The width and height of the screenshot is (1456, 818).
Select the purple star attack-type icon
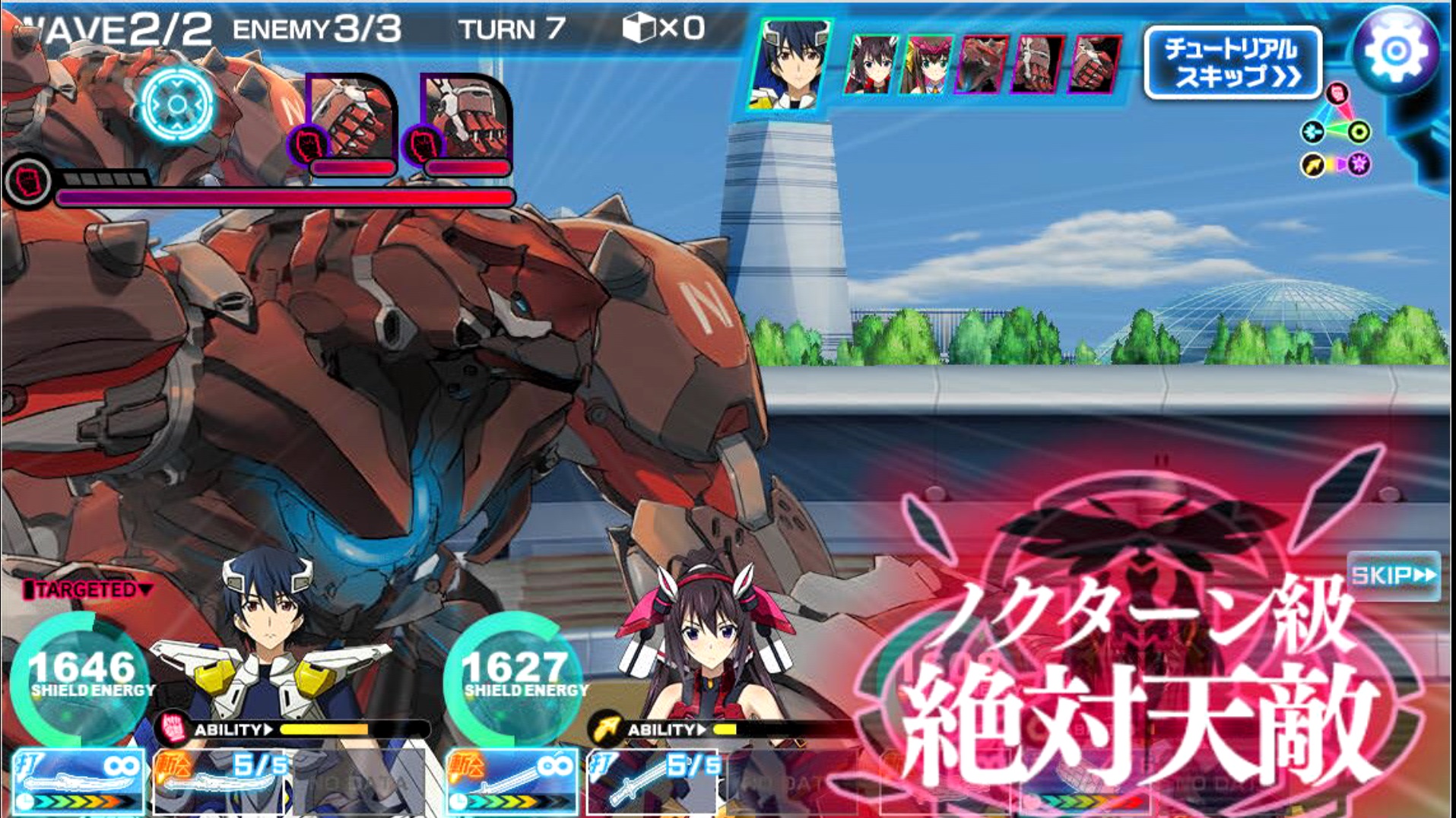[x=1358, y=164]
